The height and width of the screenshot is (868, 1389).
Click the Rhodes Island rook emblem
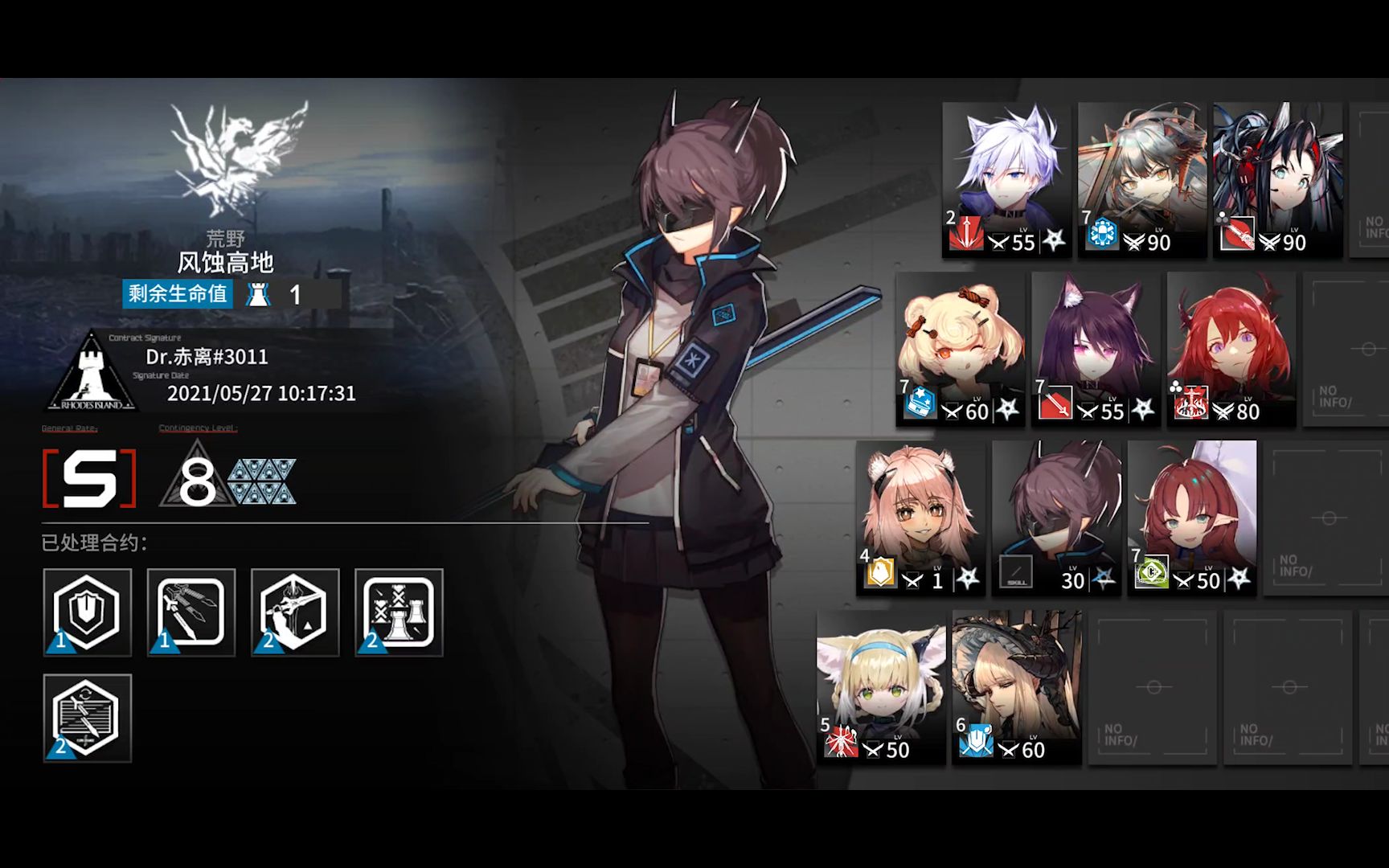point(92,371)
